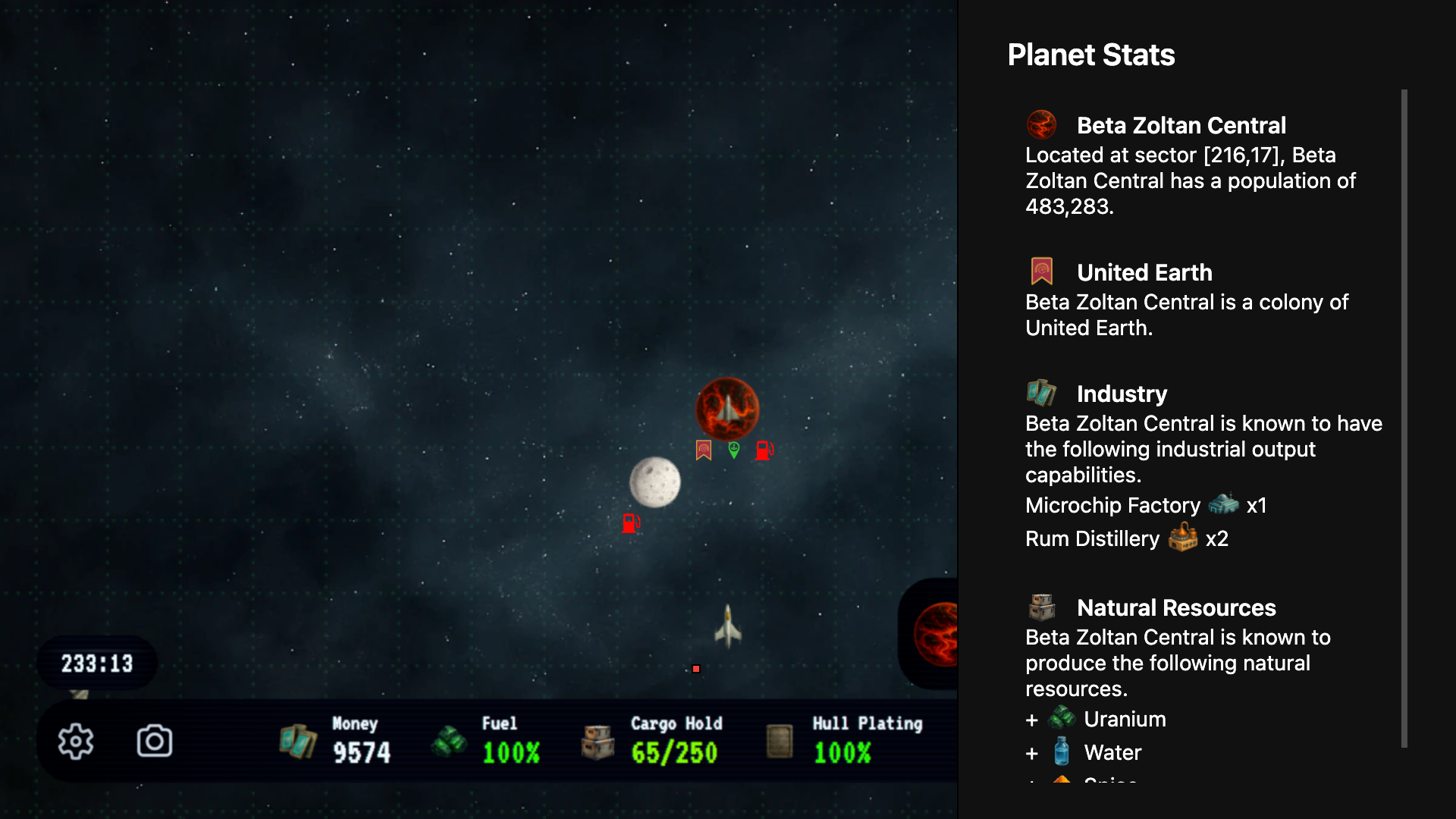
Task: Expand the Uranium natural resource entry
Action: 1031,720
